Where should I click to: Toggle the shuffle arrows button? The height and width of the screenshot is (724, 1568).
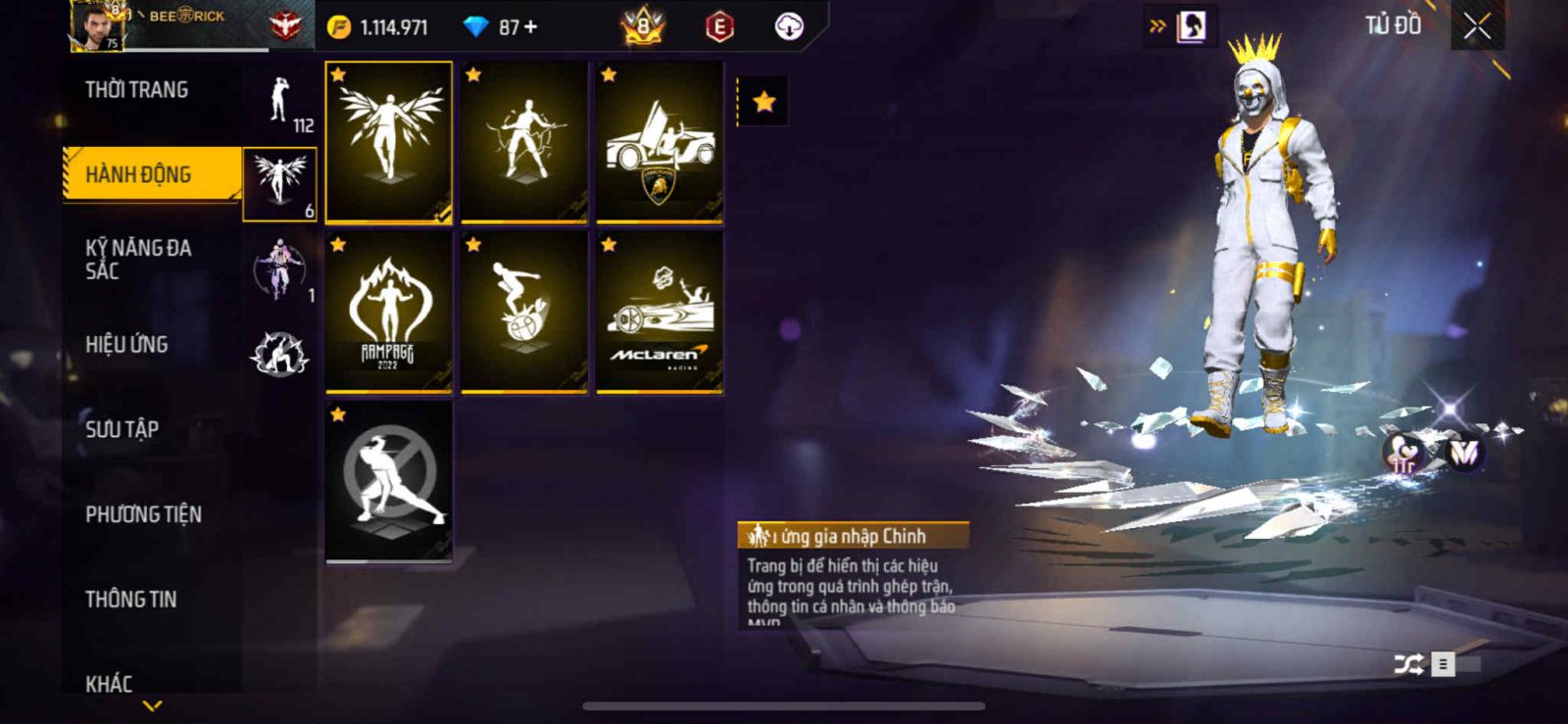(x=1408, y=664)
